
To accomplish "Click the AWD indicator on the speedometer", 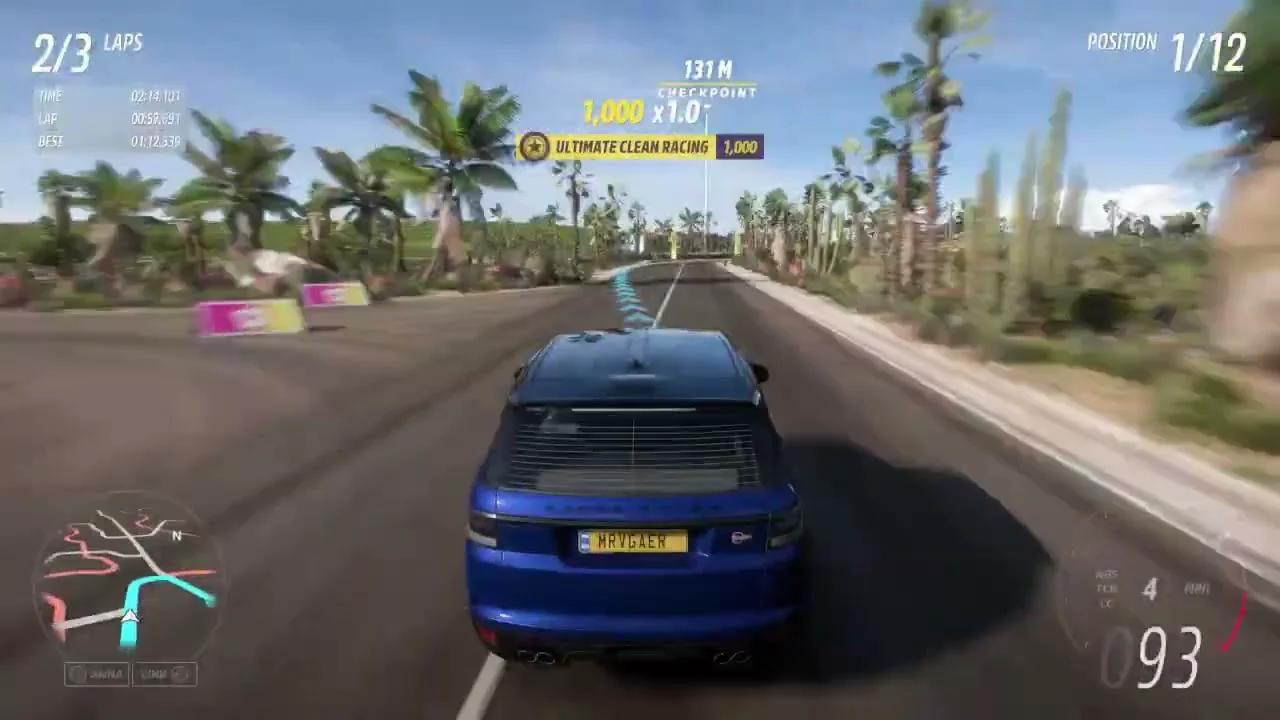I will [1197, 589].
